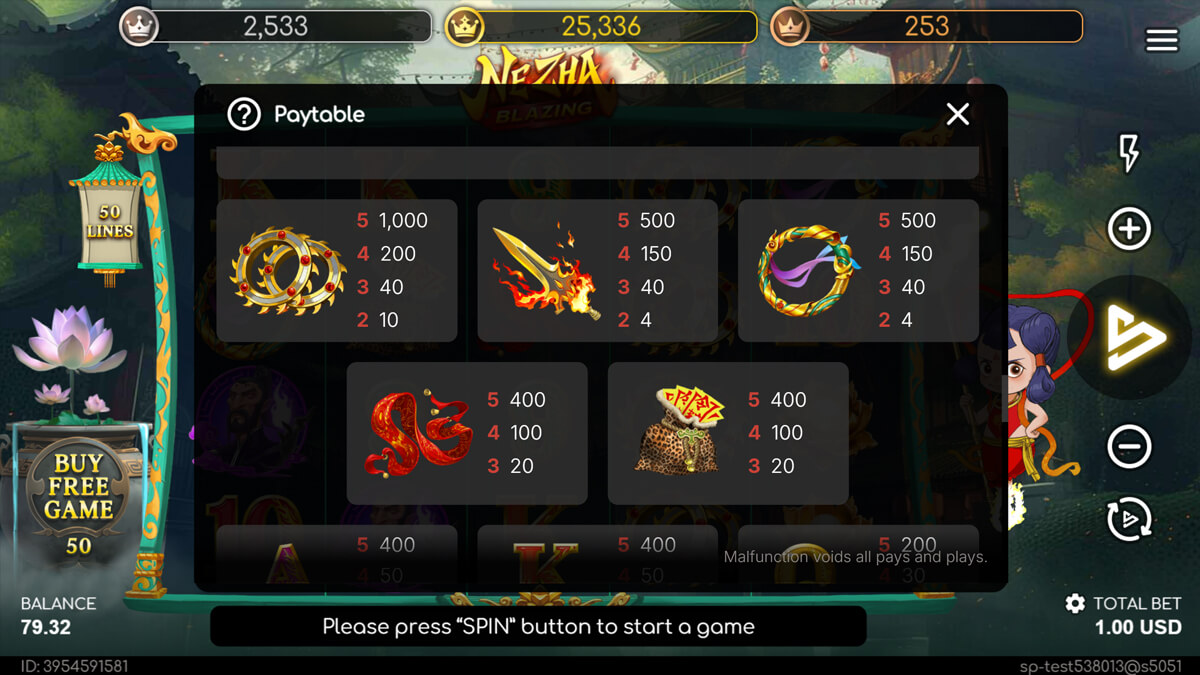This screenshot has width=1200, height=675.
Task: Close the Paytable window
Action: [957, 115]
